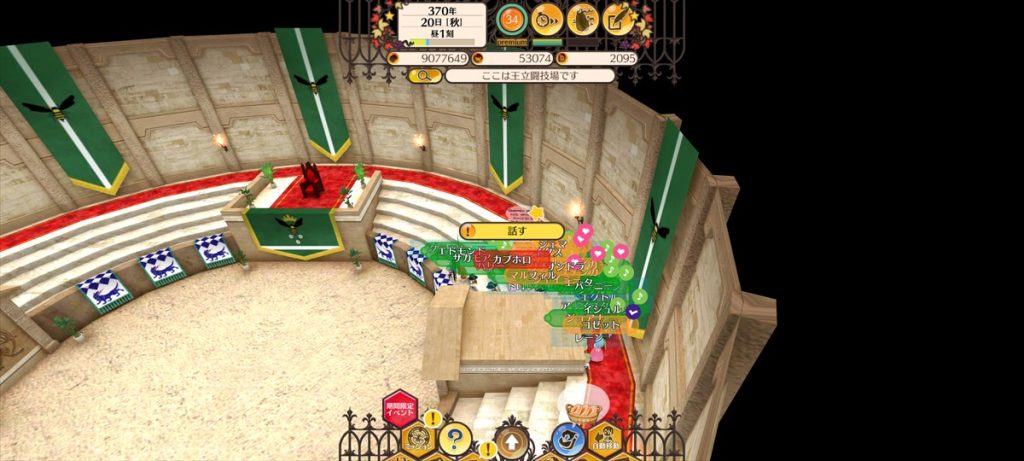1024x461 pixels.
Task: Tap the blue boot action button
Action: [568, 438]
